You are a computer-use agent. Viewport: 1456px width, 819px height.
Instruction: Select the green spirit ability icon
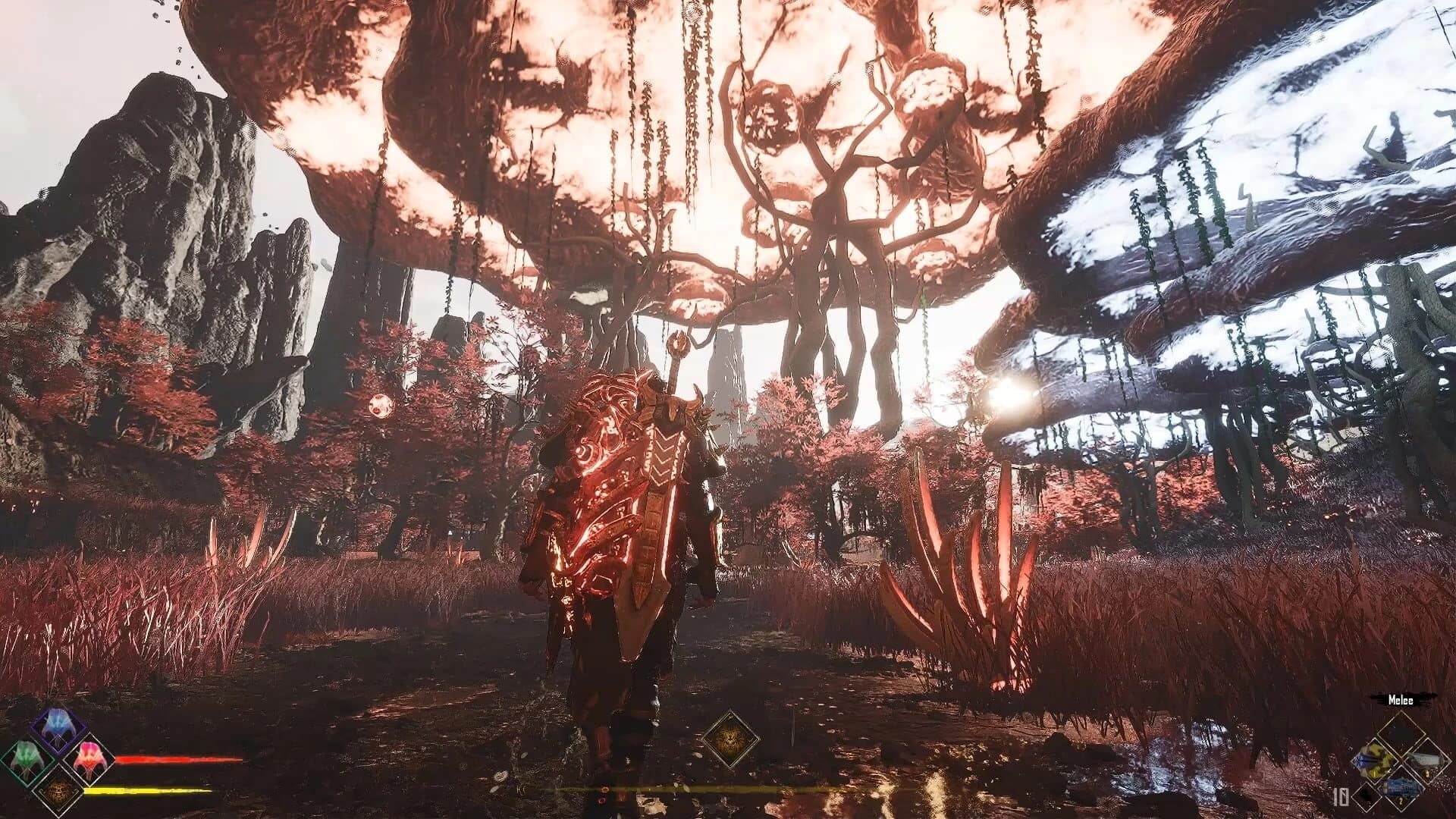click(x=25, y=761)
